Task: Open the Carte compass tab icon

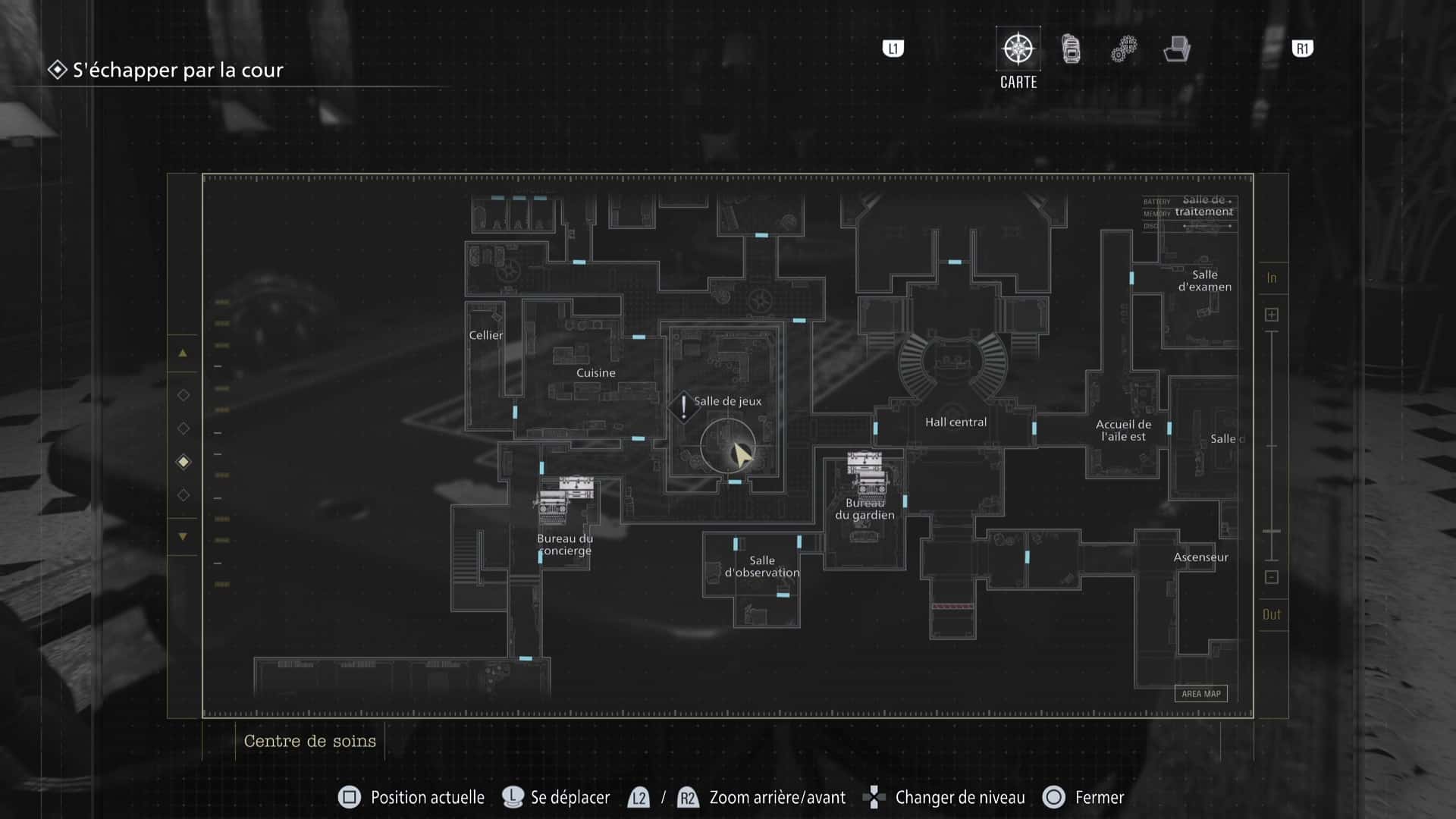Action: pyautogui.click(x=1017, y=48)
